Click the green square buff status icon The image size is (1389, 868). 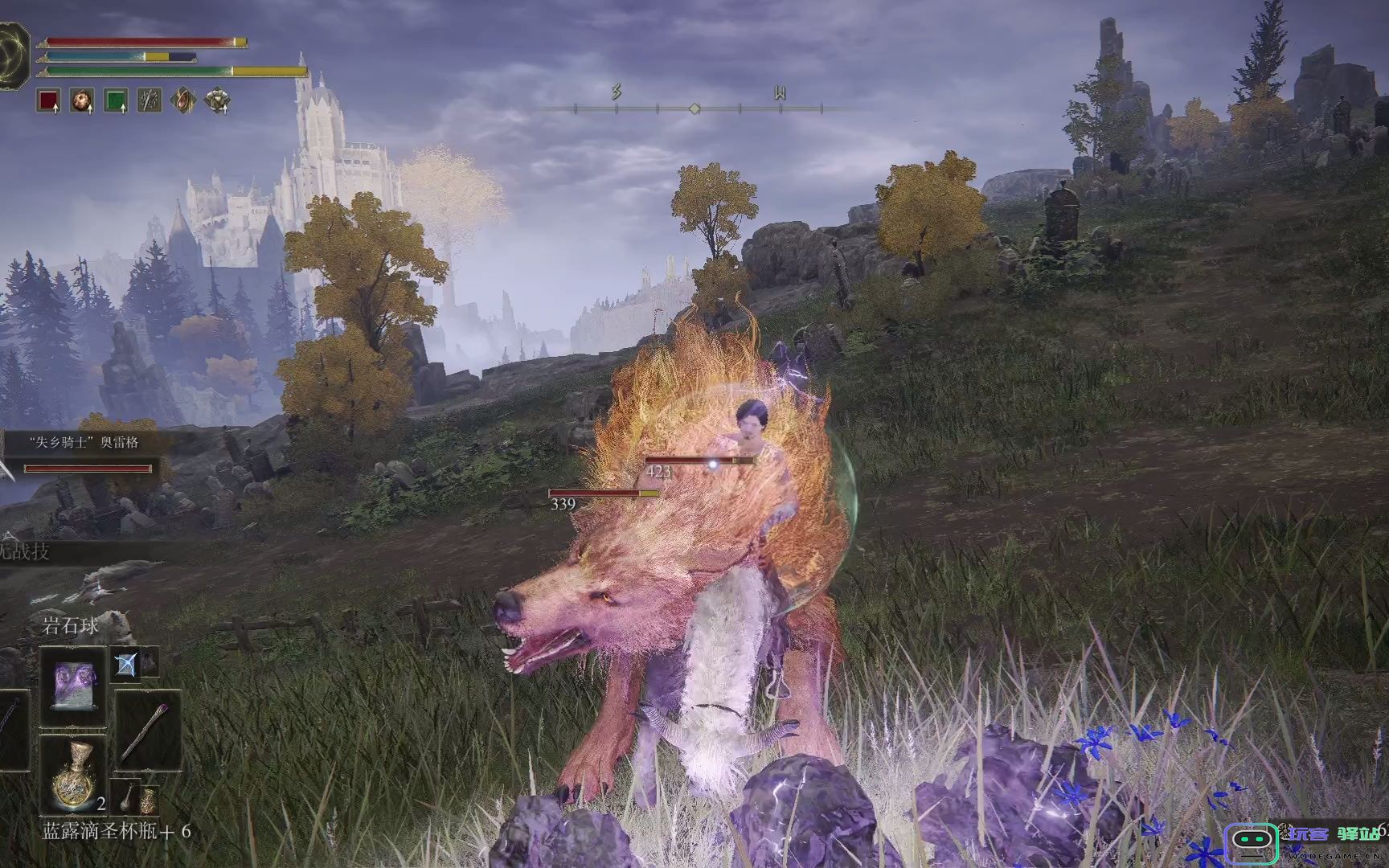click(x=117, y=100)
